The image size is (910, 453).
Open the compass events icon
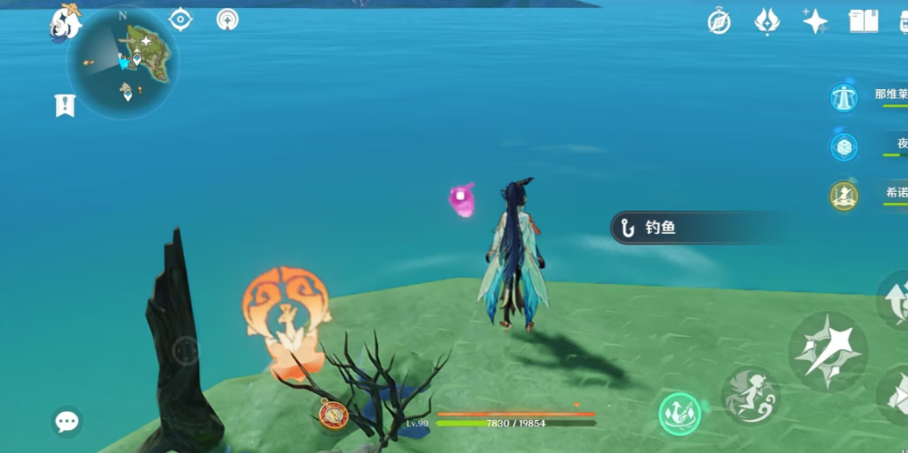[x=719, y=21]
